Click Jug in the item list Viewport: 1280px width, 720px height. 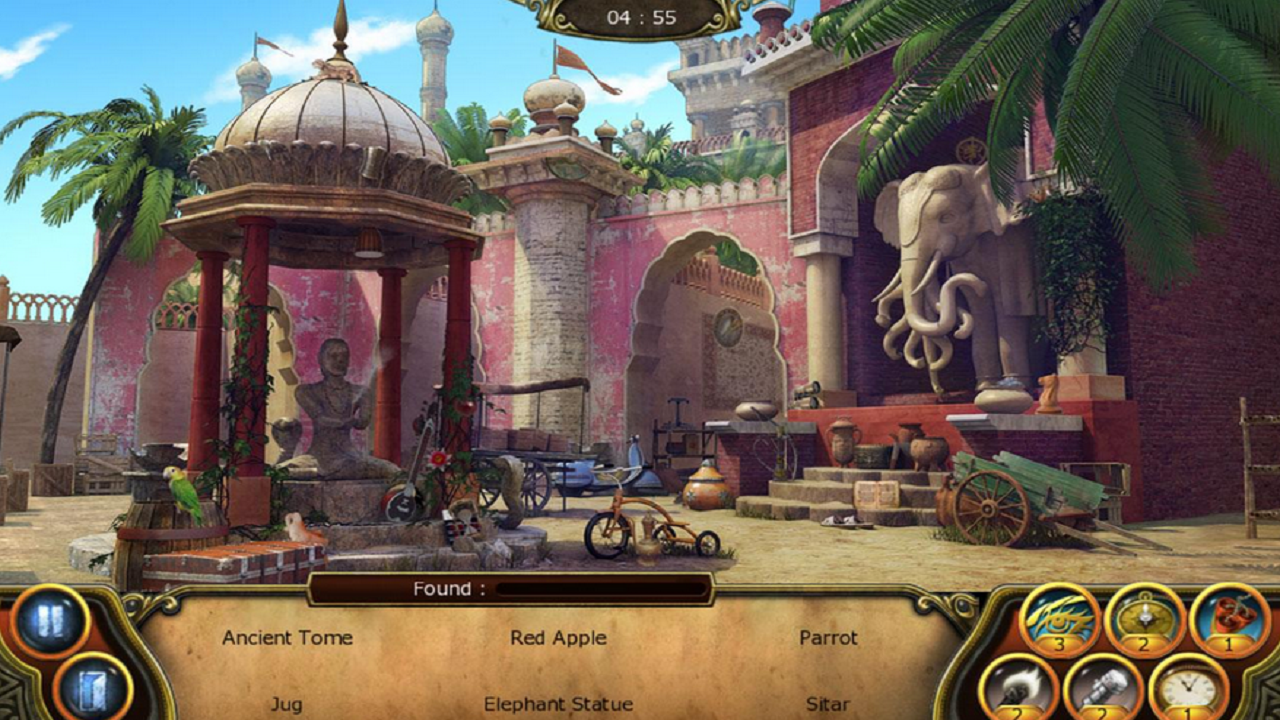(x=286, y=705)
